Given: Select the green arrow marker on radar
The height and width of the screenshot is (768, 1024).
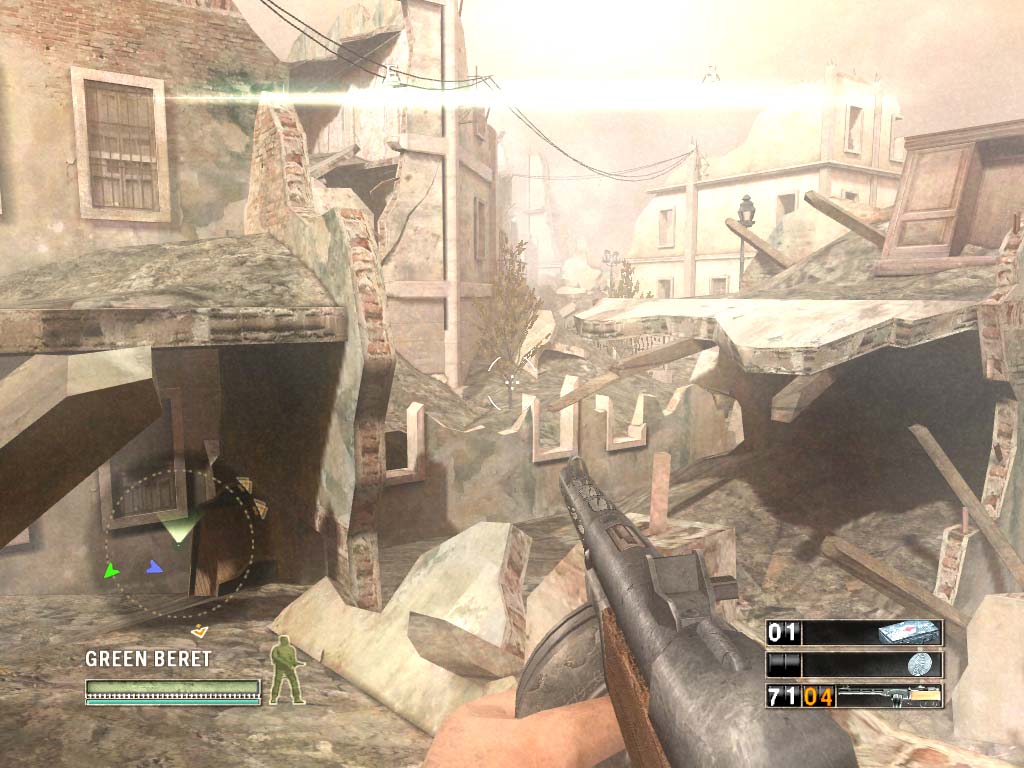Looking at the screenshot, I should click(111, 570).
